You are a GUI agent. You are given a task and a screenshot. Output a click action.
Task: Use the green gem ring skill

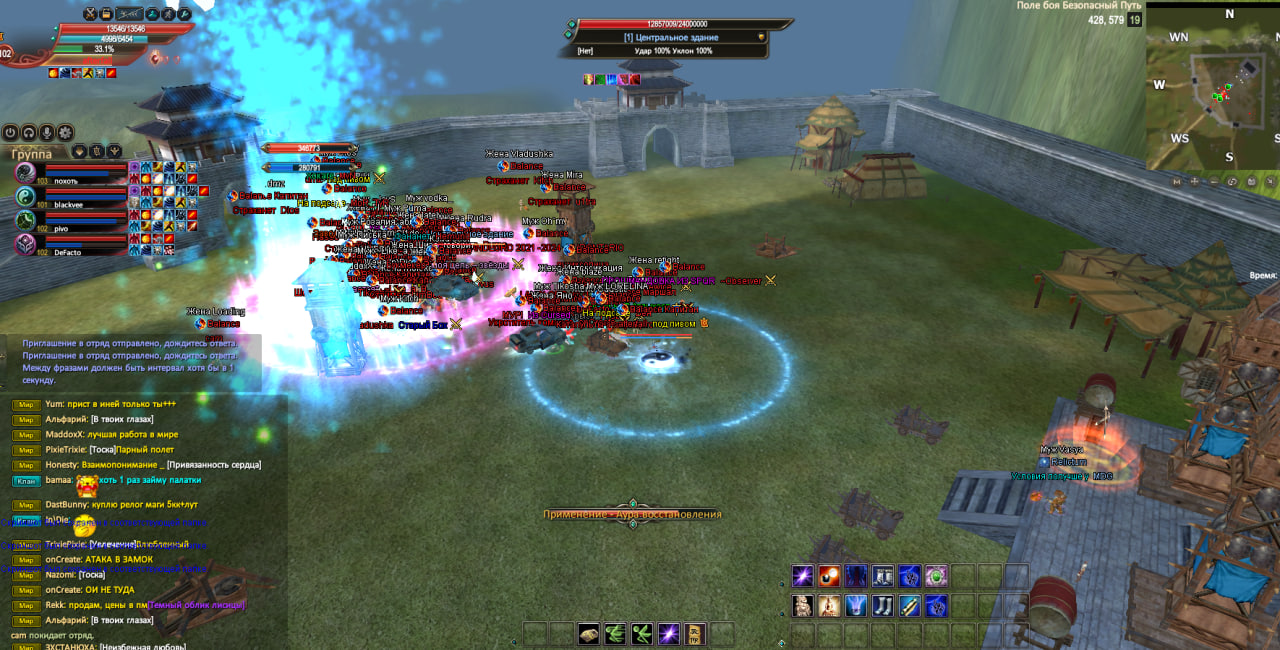936,576
